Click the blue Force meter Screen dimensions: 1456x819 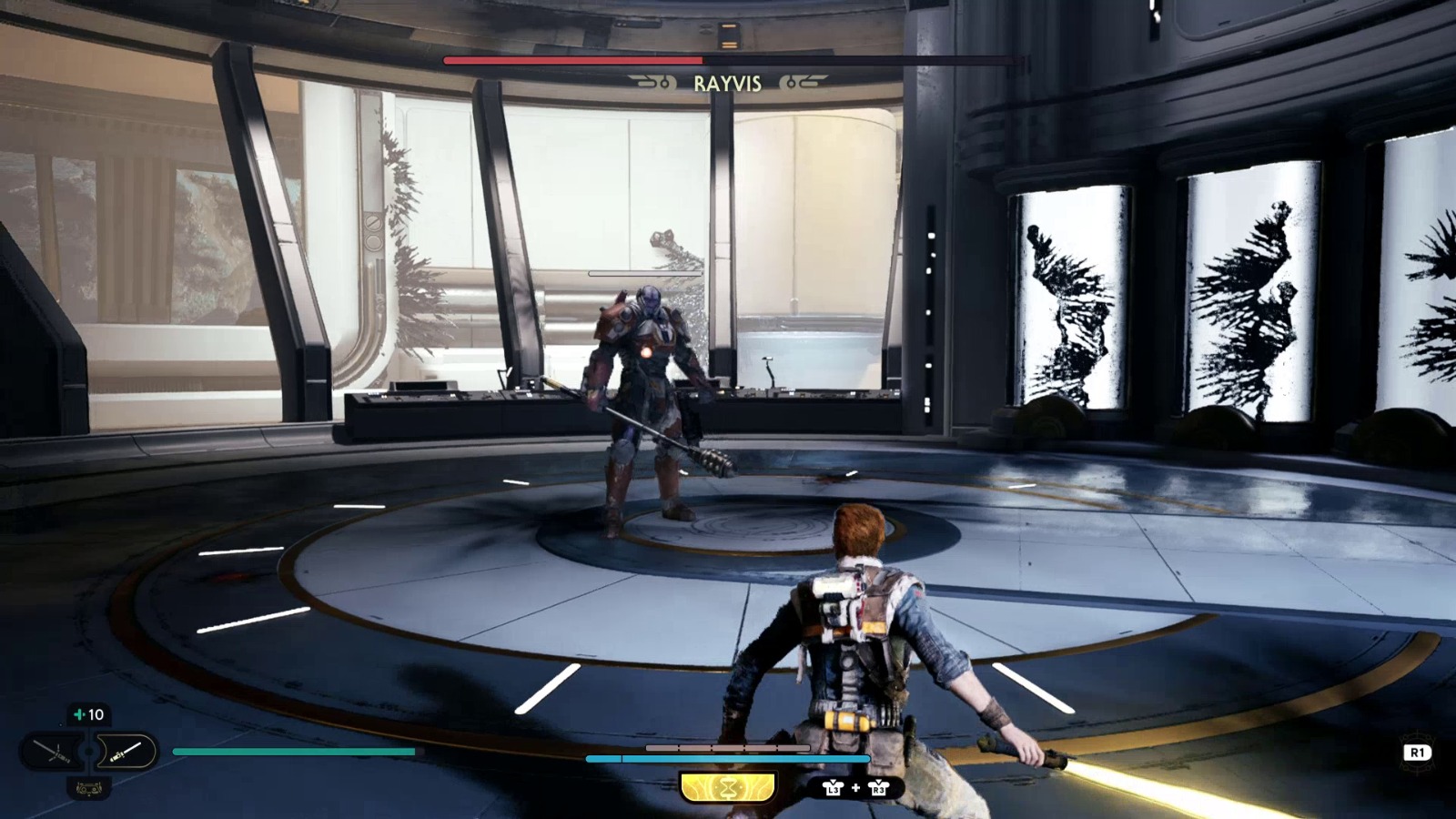pos(728,758)
